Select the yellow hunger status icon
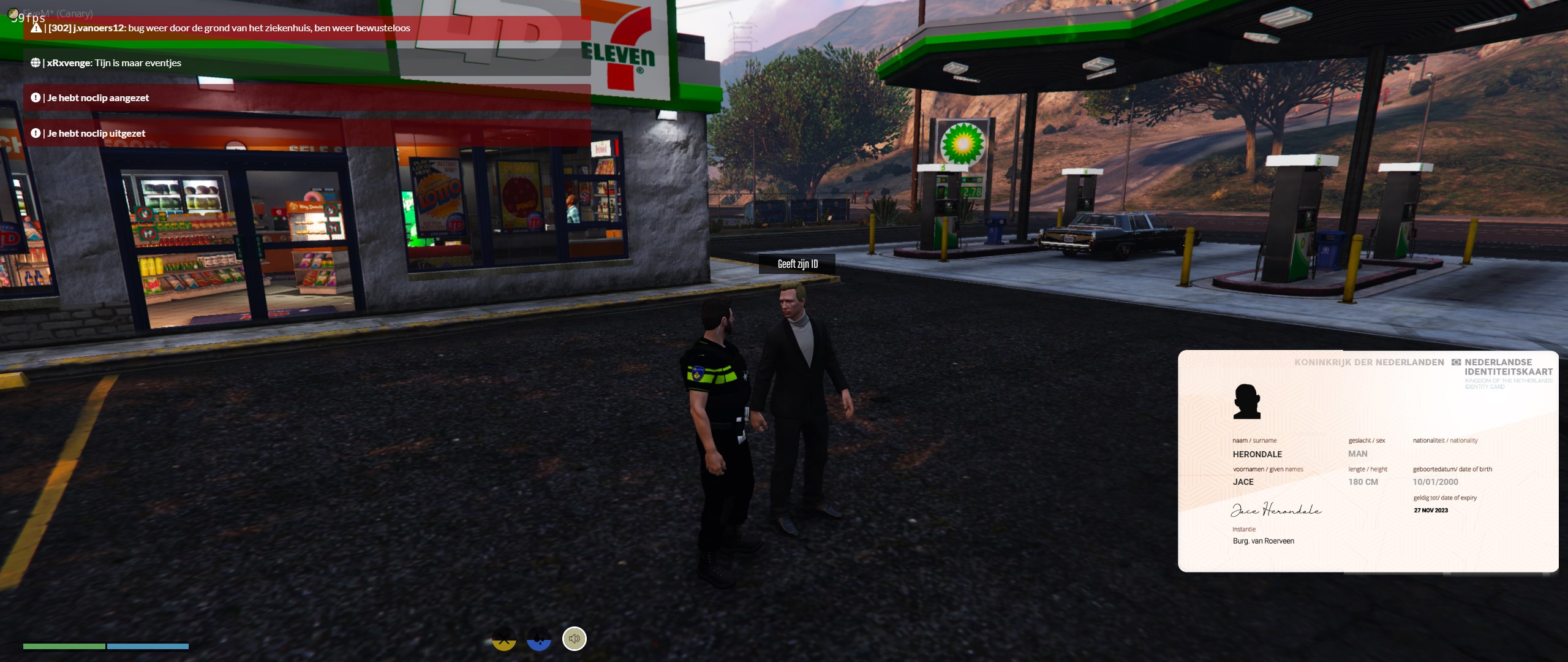 coord(504,639)
